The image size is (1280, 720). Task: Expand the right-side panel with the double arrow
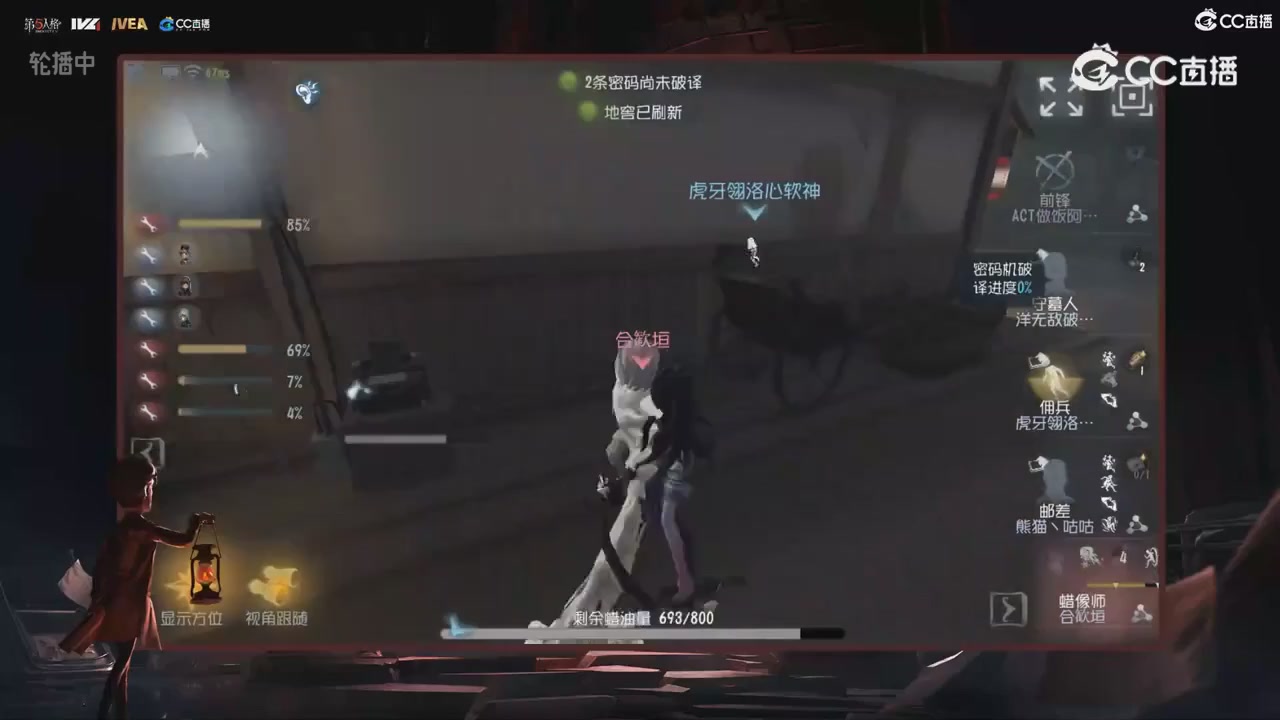tap(1009, 608)
